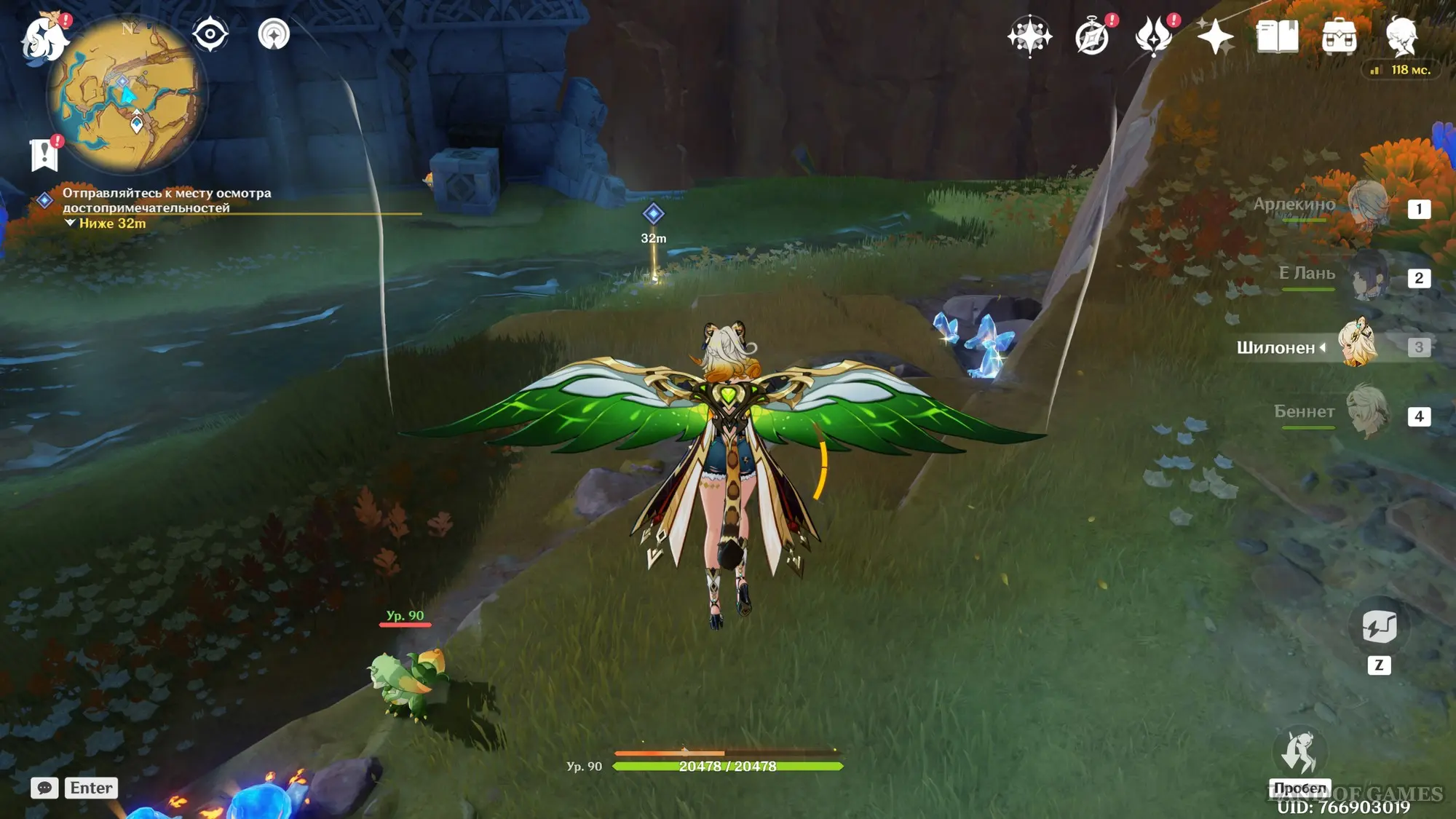Click the round icon right of the eye icon

[274, 34]
